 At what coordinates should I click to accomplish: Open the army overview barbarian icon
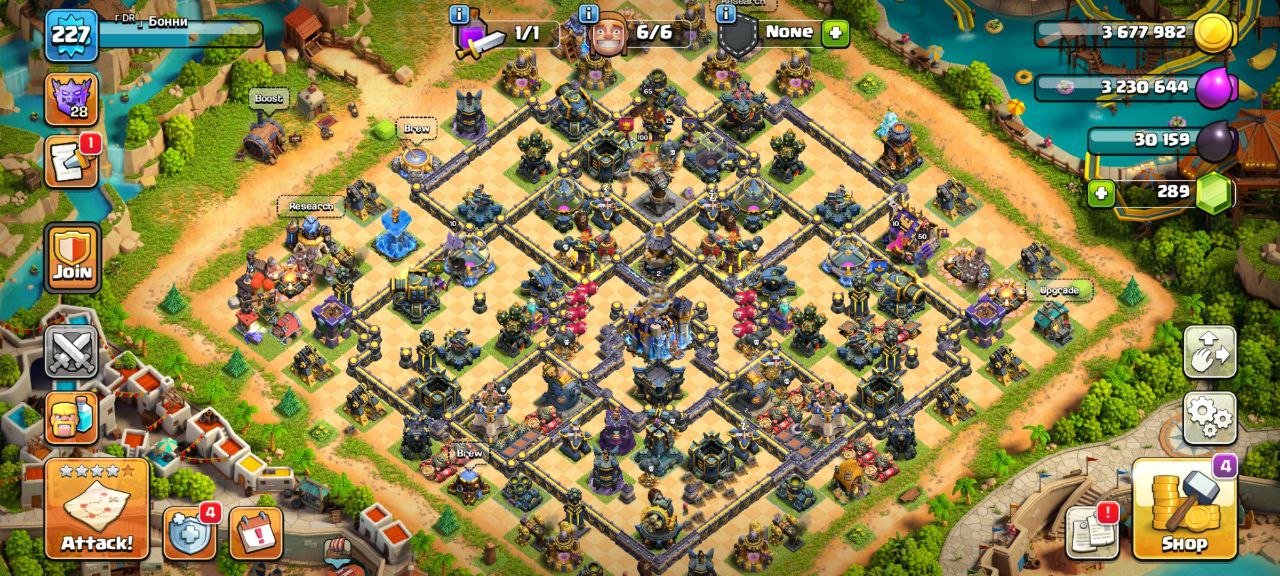coord(71,417)
